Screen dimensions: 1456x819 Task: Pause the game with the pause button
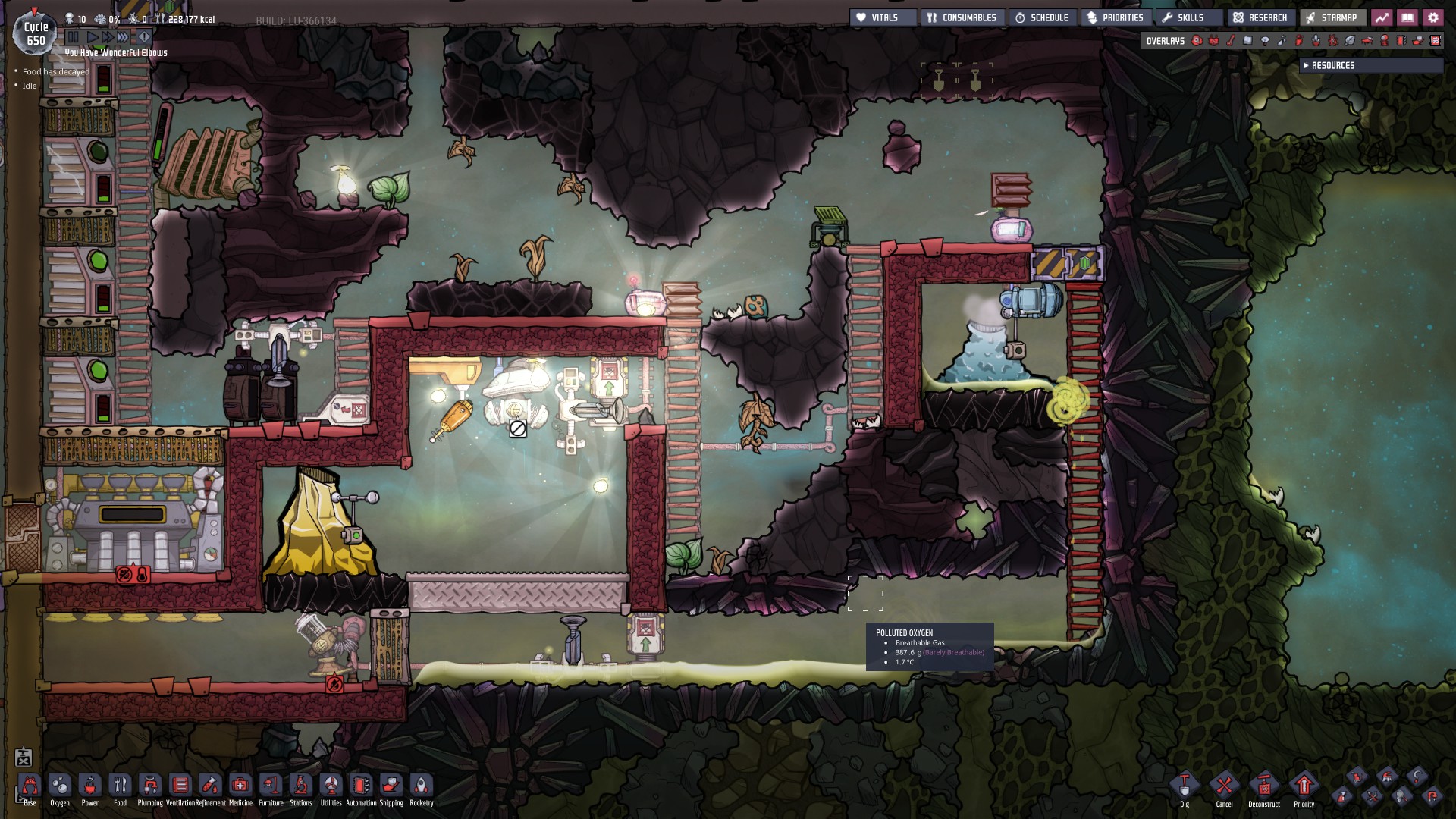[x=73, y=36]
